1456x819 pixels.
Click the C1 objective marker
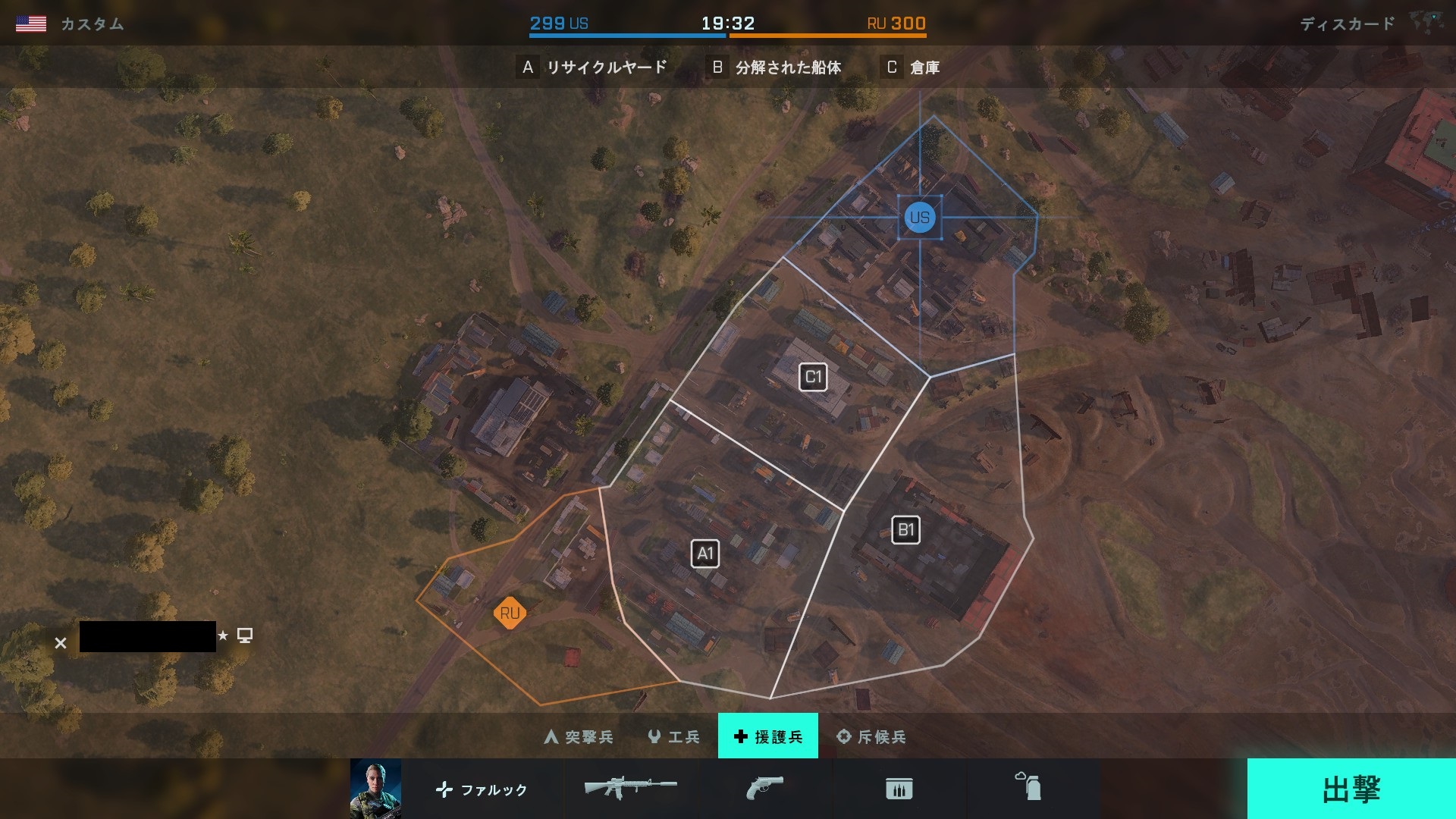[813, 377]
